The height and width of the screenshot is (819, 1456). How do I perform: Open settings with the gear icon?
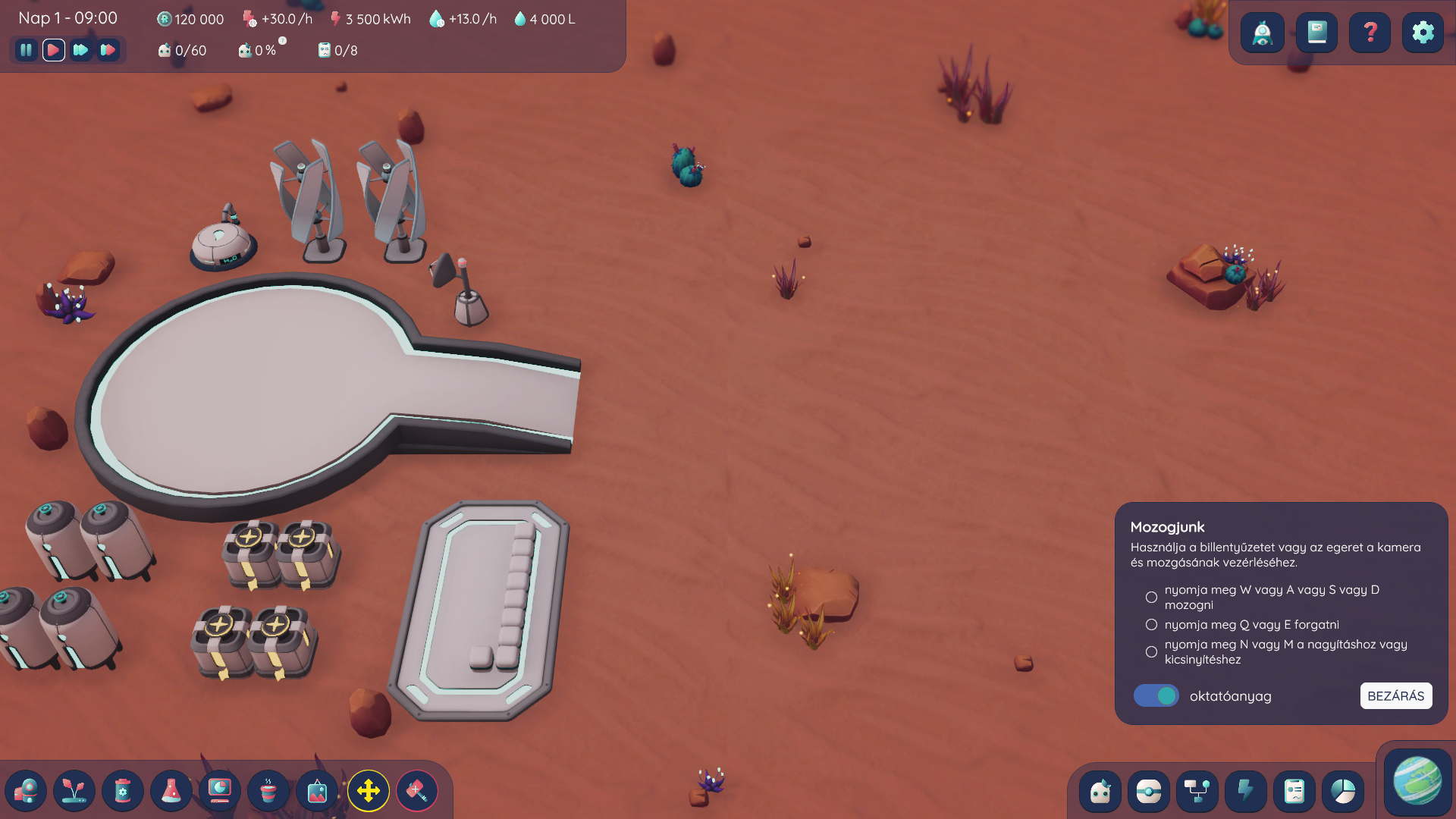point(1423,33)
